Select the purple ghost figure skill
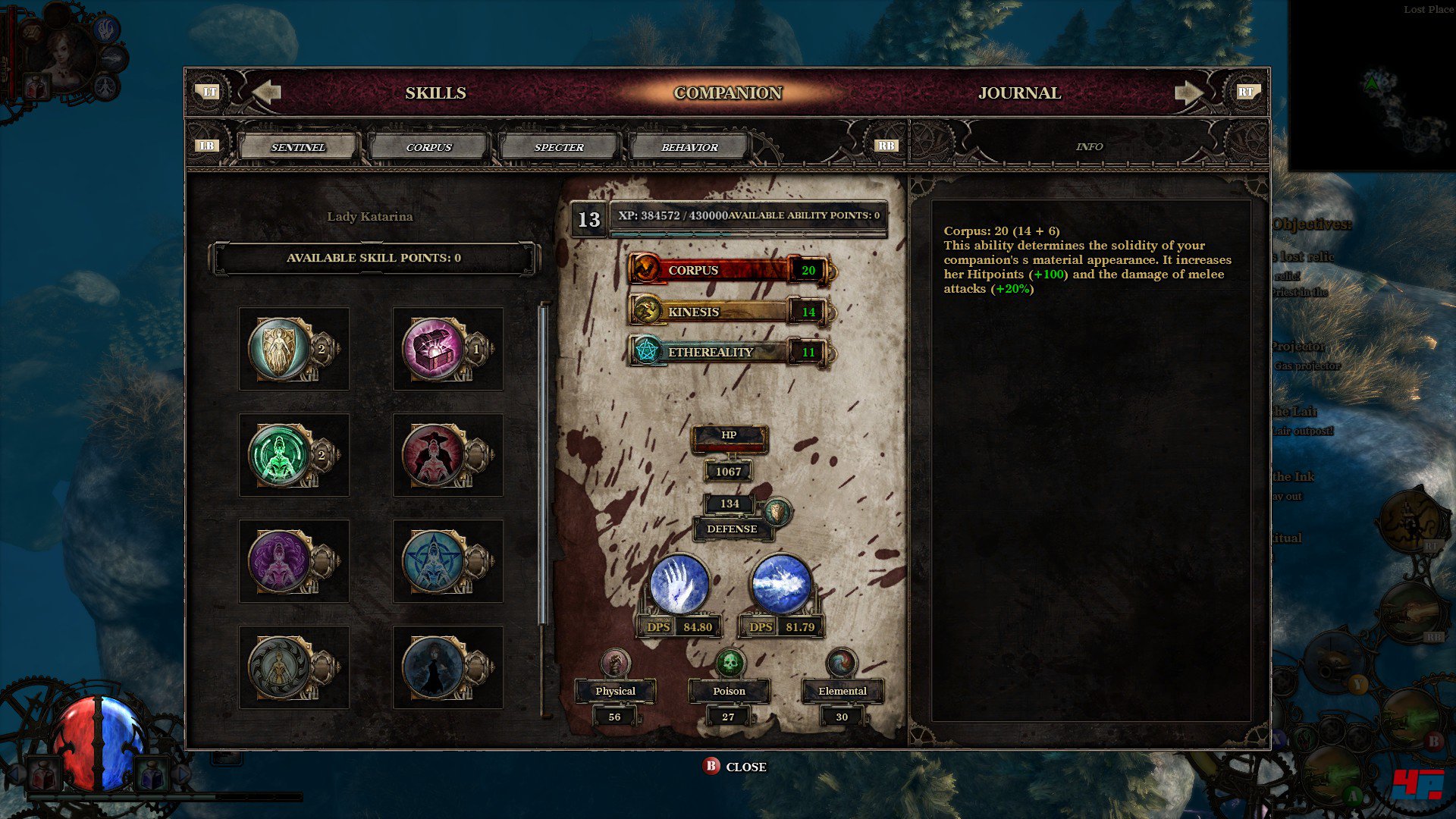The height and width of the screenshot is (819, 1456). pyautogui.click(x=281, y=561)
